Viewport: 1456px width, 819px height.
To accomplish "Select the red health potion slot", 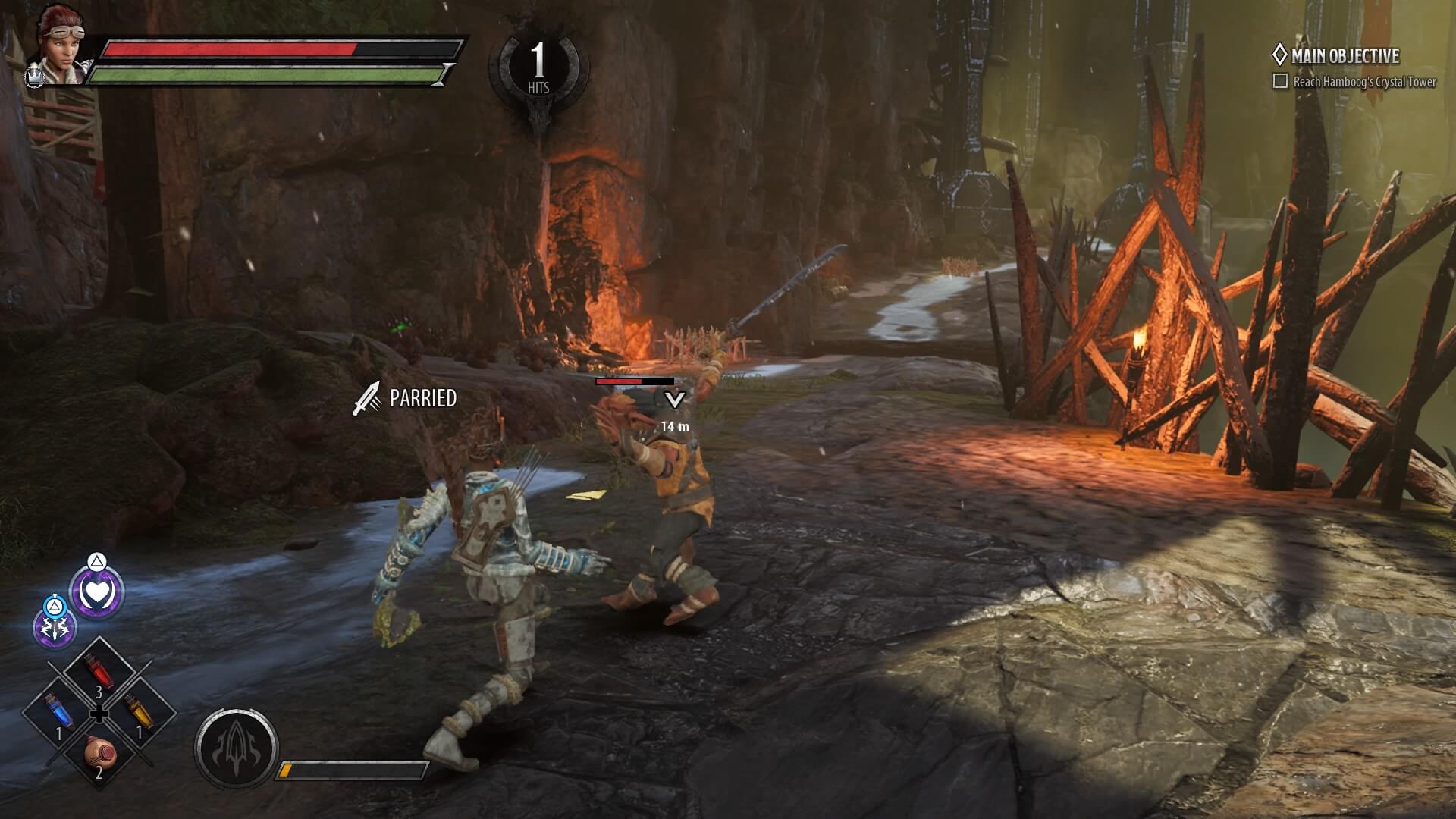I will coord(99,673).
